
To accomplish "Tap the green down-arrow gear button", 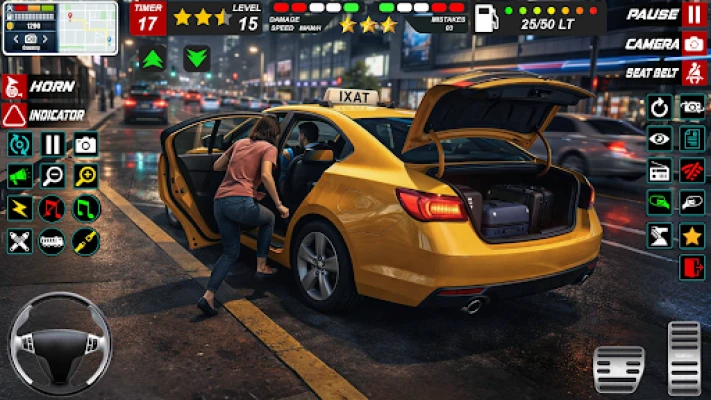I will (197, 58).
